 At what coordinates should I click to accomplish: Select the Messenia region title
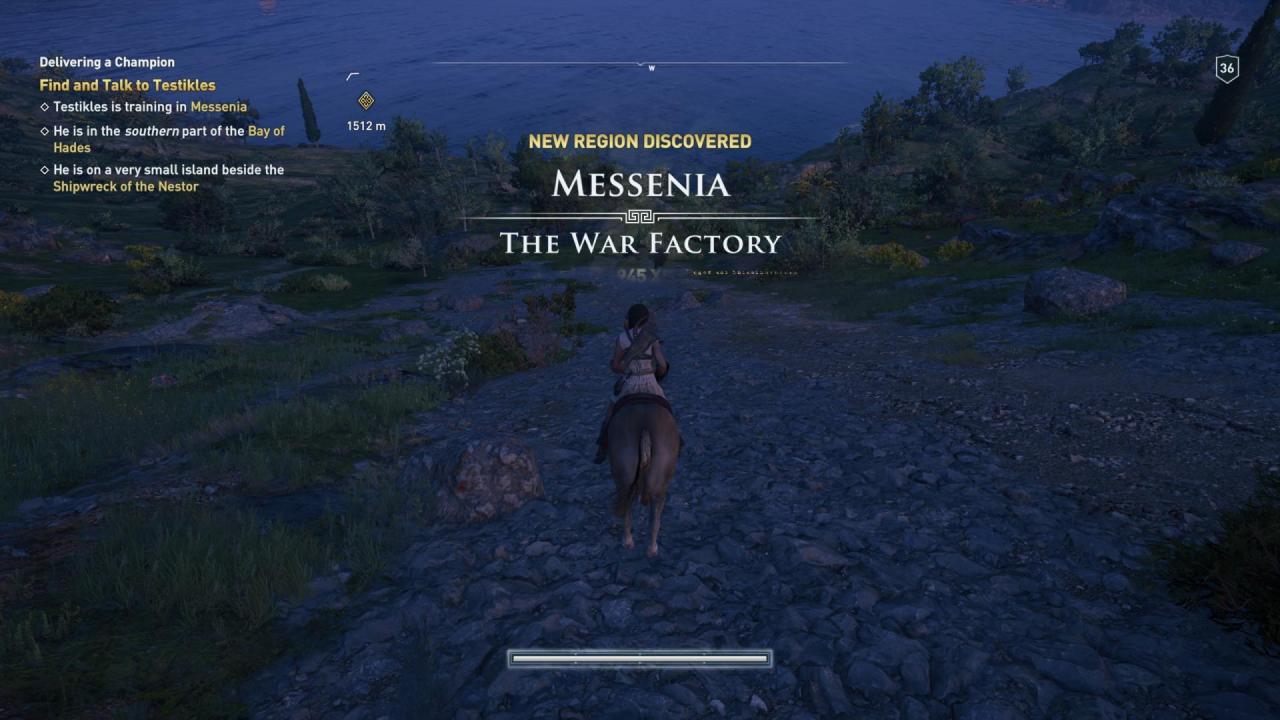(641, 185)
